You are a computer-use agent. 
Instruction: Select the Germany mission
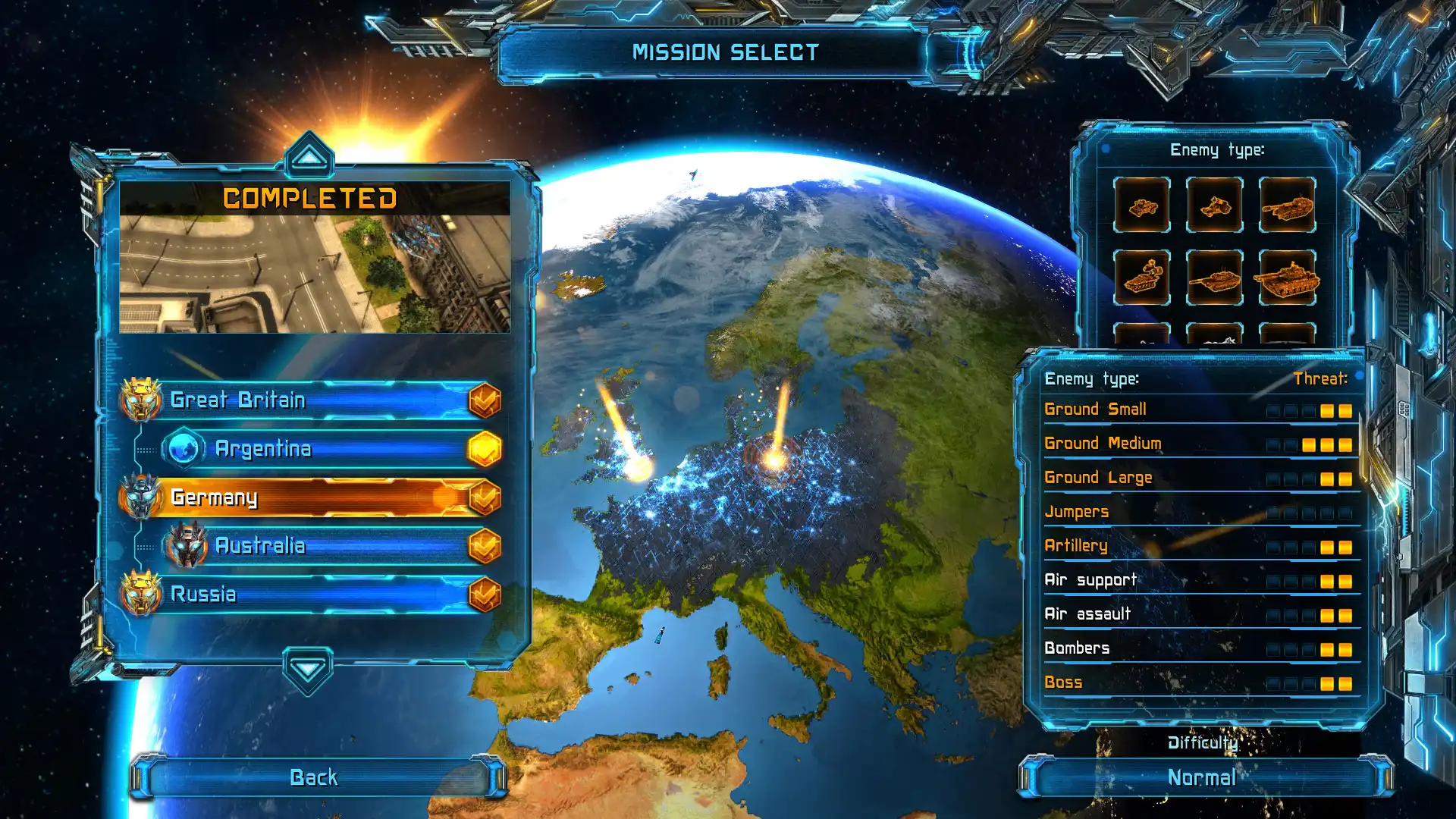303,498
